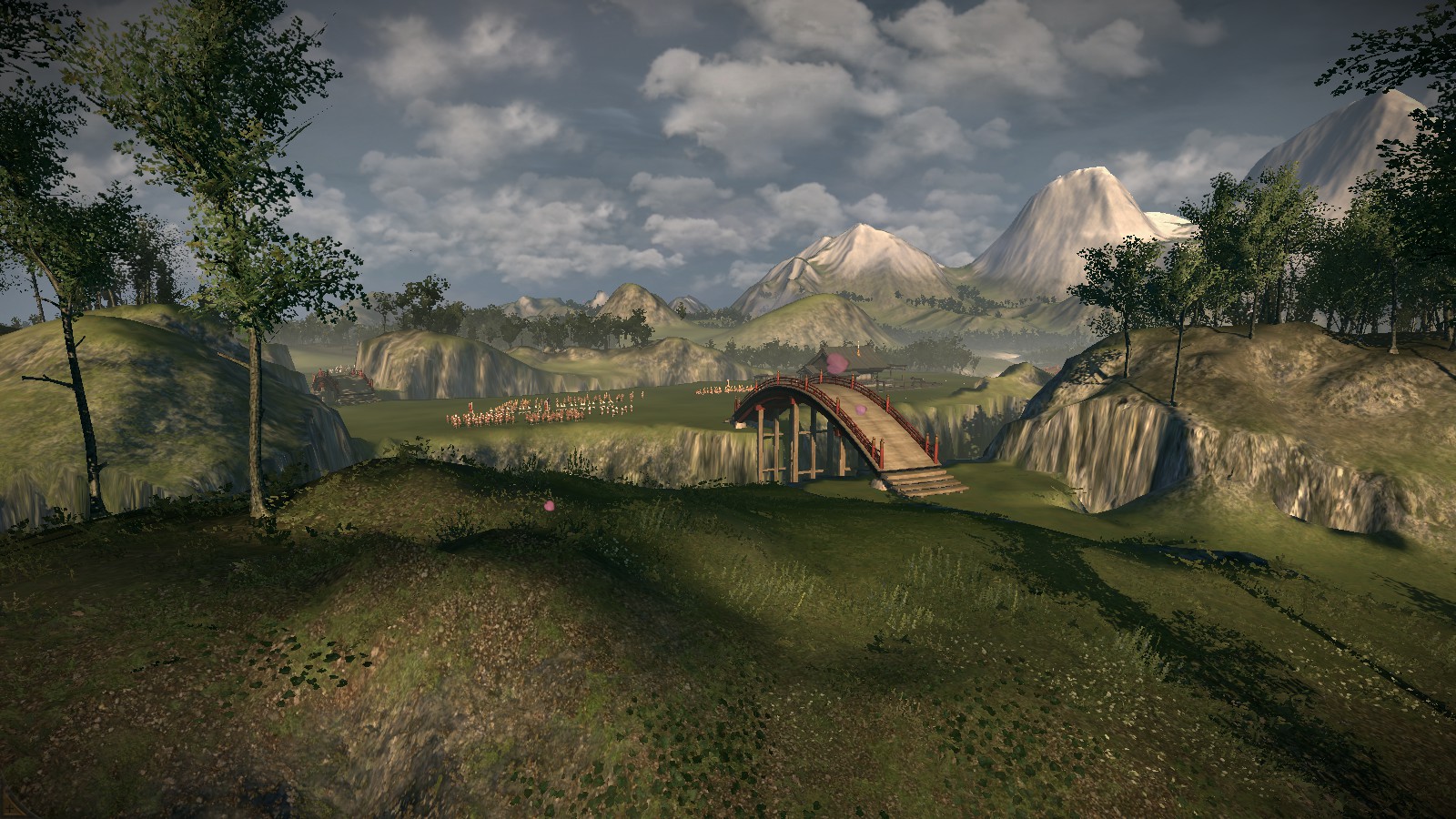Expand the hidden interface with the plus corner button
The image size is (1456, 819).
pos(9,809)
